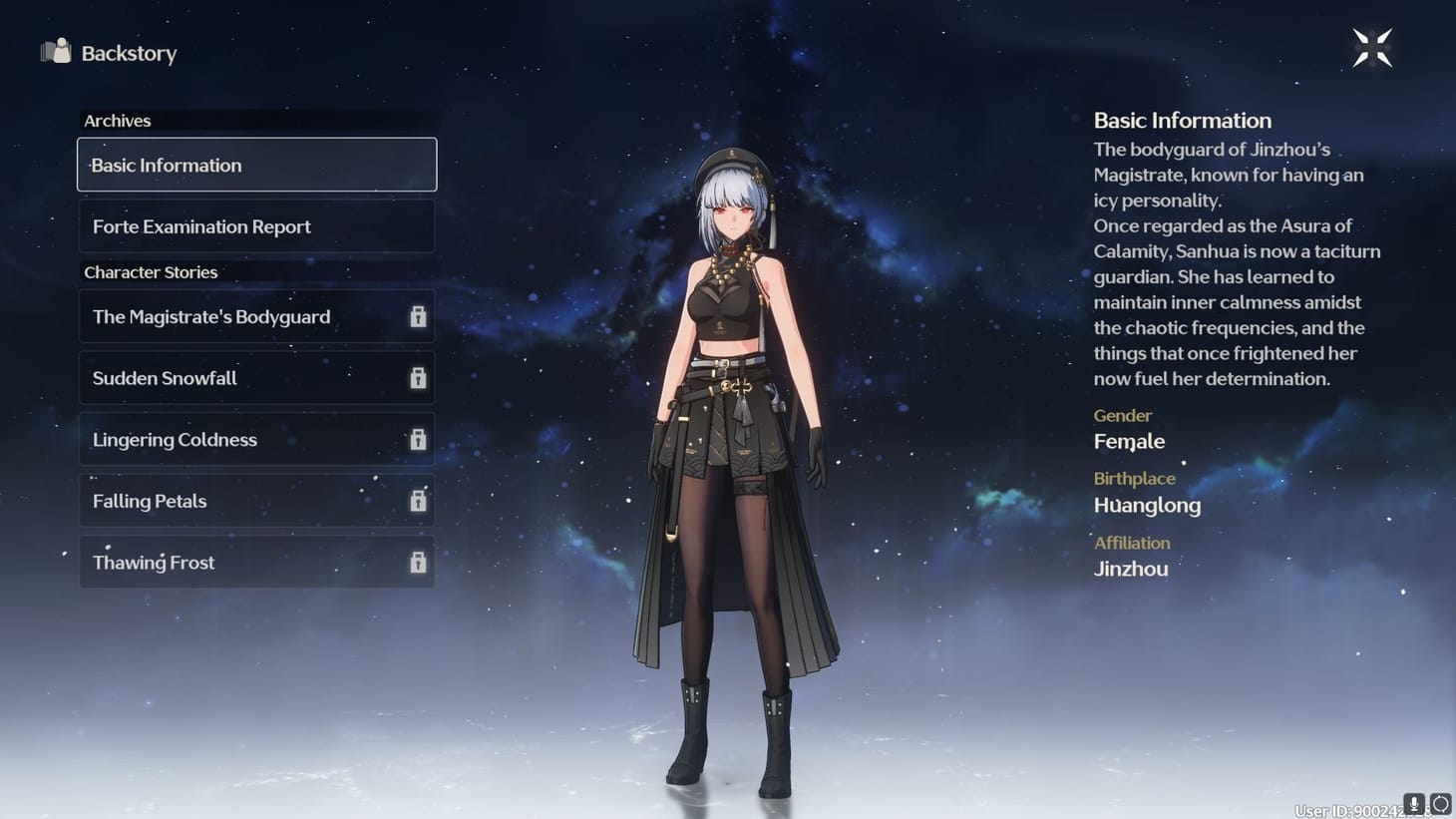The image size is (1456, 819).
Task: Click the Backstory icon in the top-left corner
Action: tap(55, 52)
